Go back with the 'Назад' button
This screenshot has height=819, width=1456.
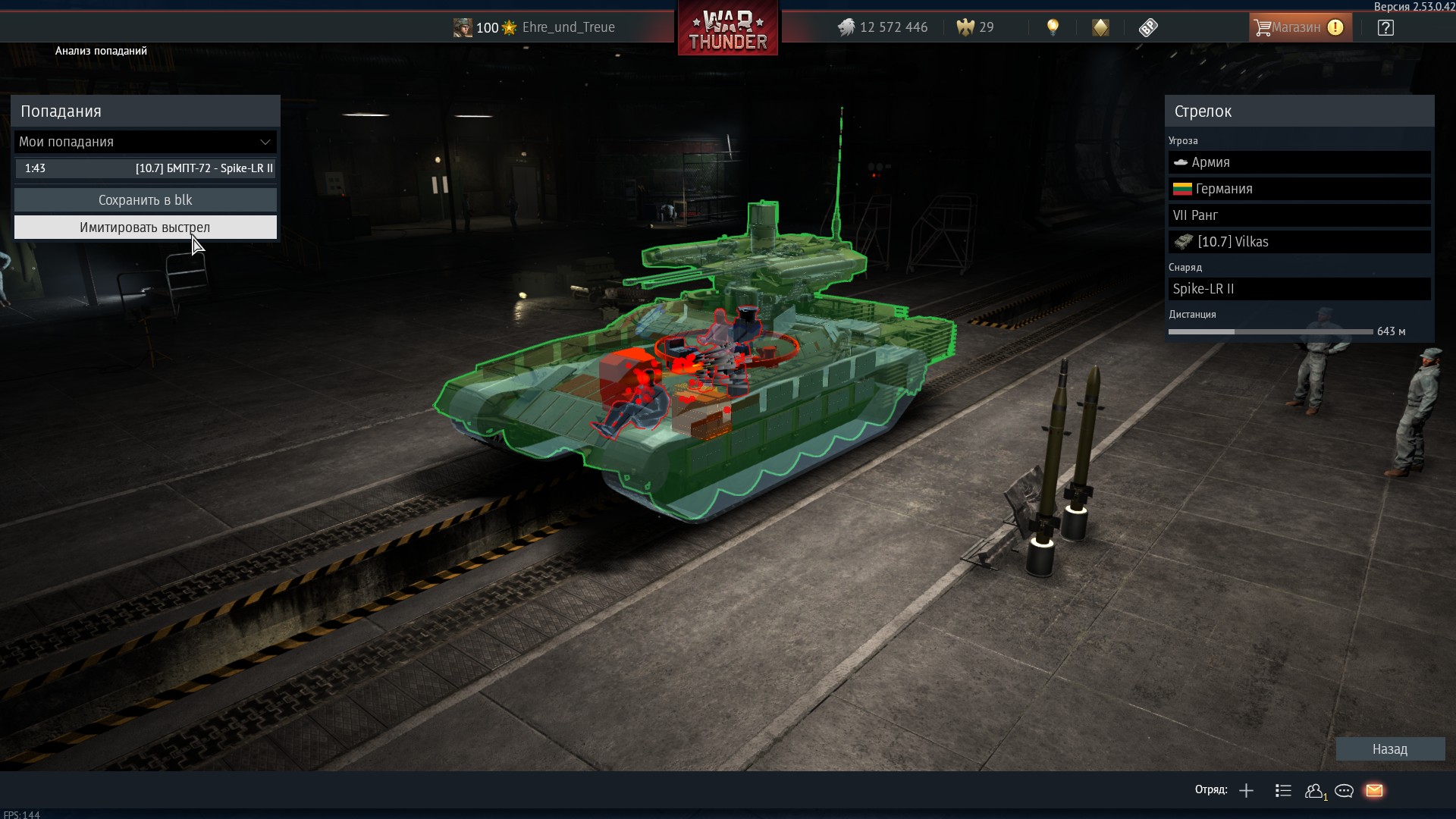pyautogui.click(x=1389, y=749)
